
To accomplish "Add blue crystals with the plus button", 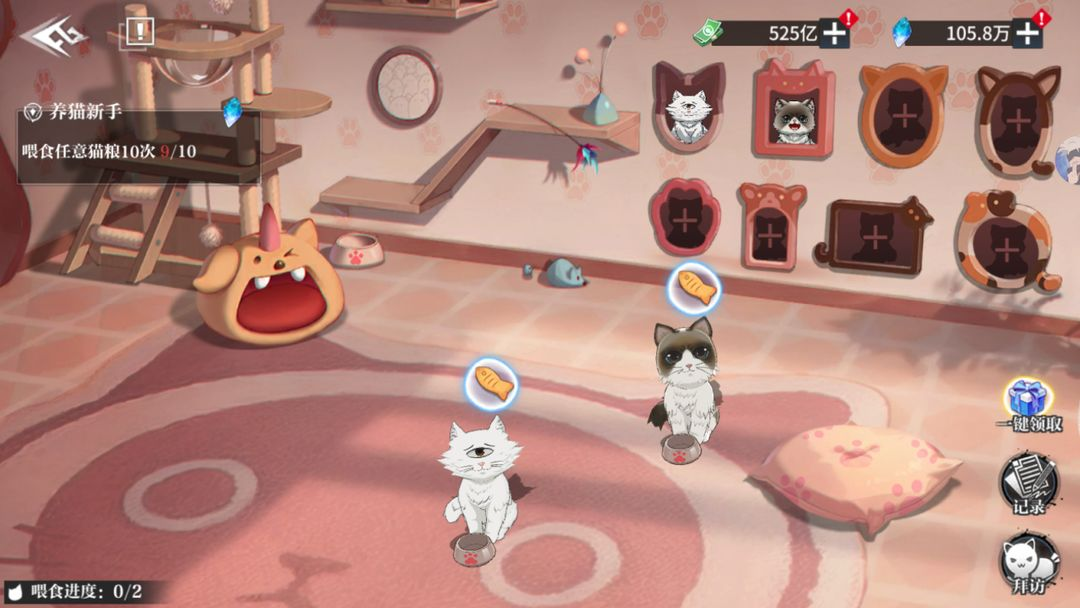I will (x=1027, y=33).
